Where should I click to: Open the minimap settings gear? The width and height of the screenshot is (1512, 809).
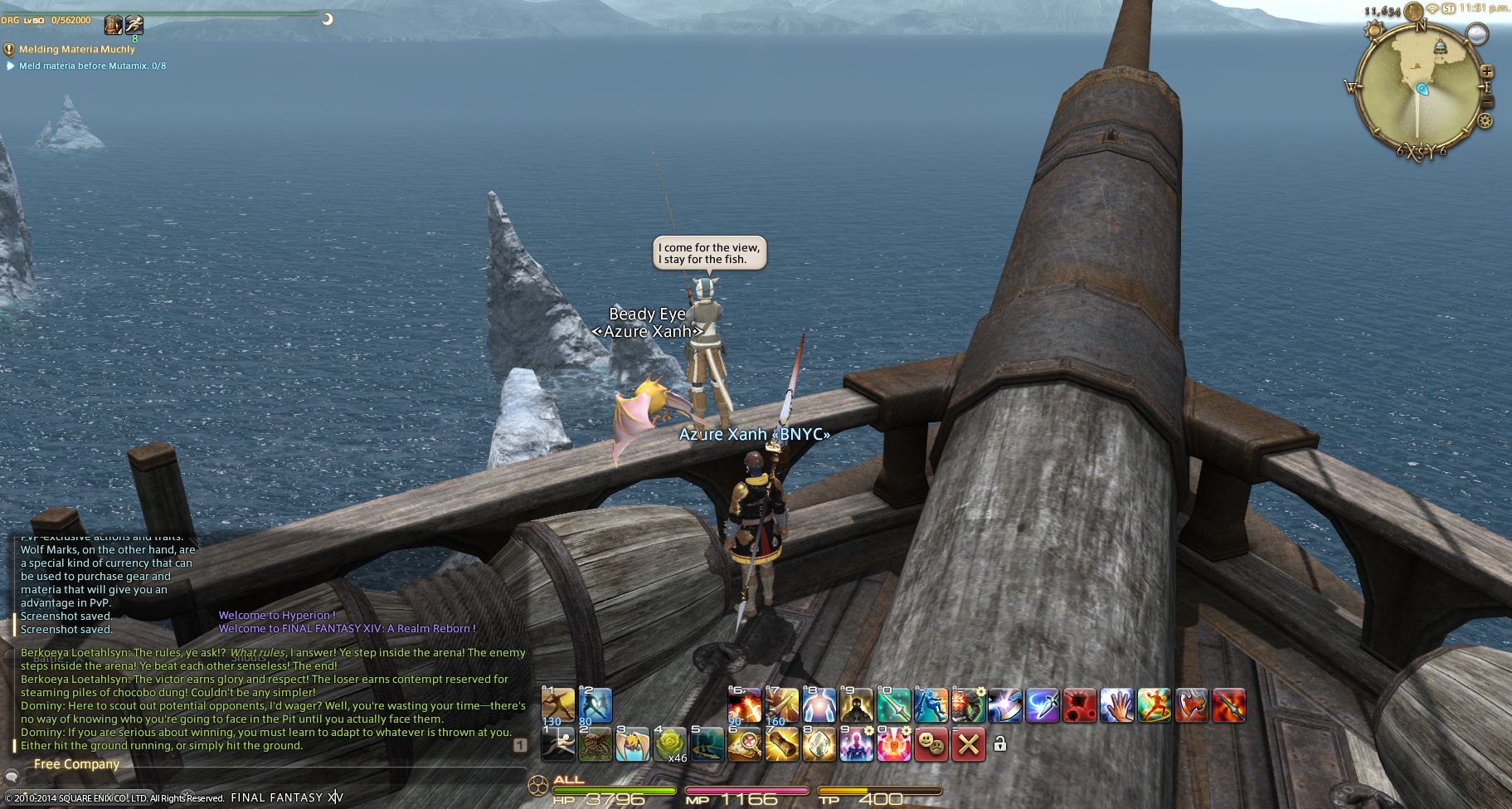tap(1485, 121)
